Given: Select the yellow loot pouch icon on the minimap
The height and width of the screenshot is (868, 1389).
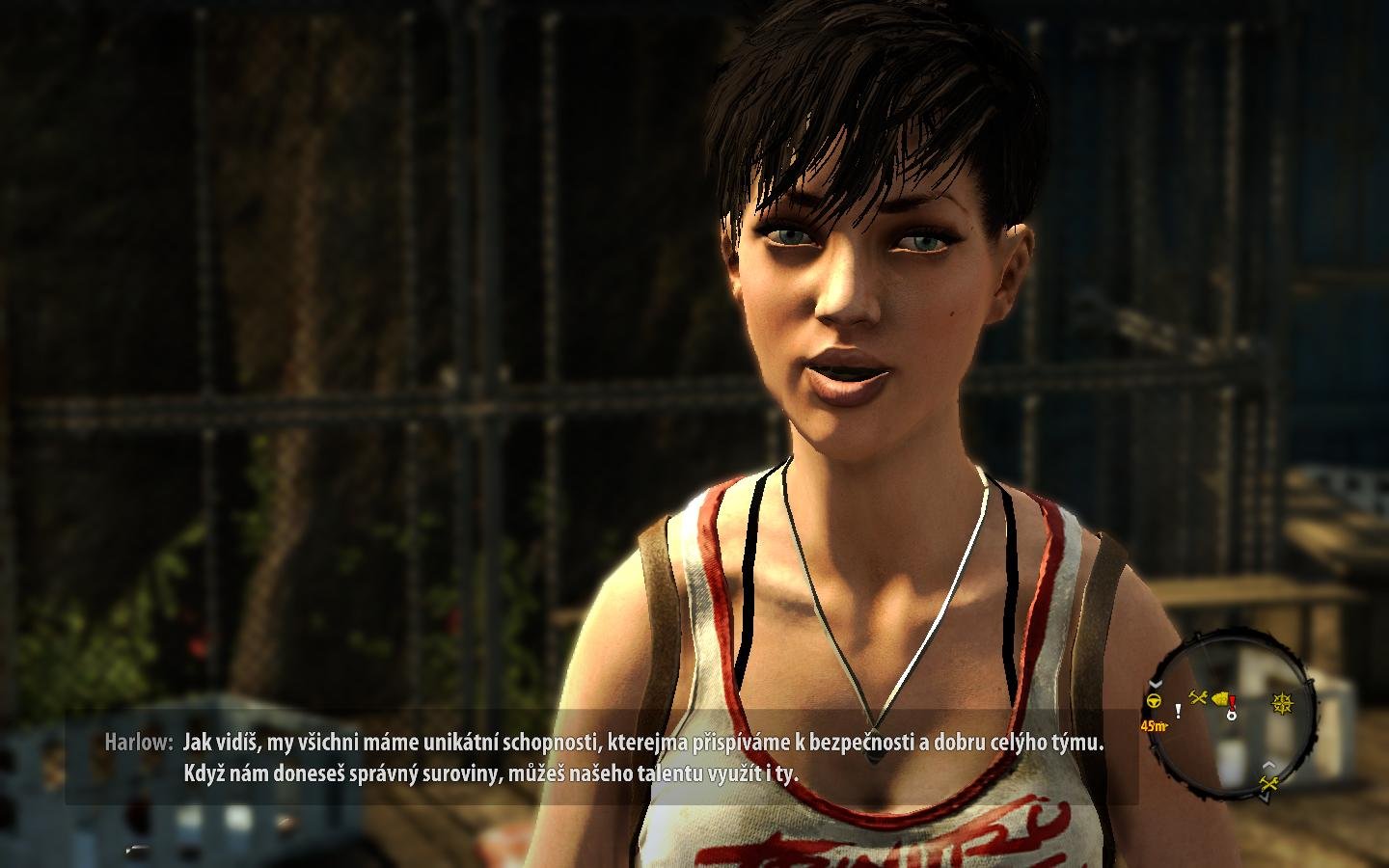Looking at the screenshot, I should coord(1221,698).
